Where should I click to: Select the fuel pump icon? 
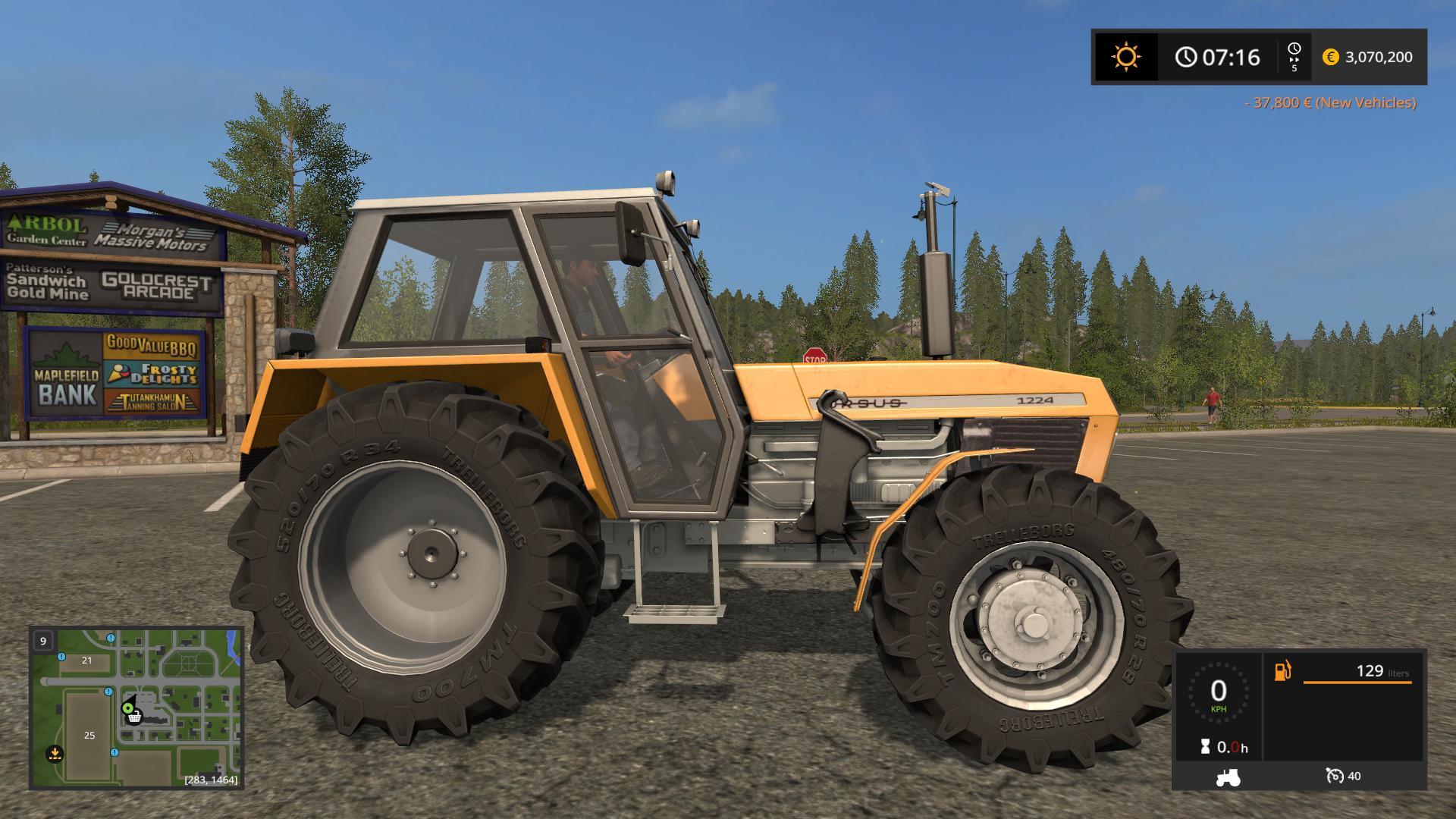pos(1283,671)
